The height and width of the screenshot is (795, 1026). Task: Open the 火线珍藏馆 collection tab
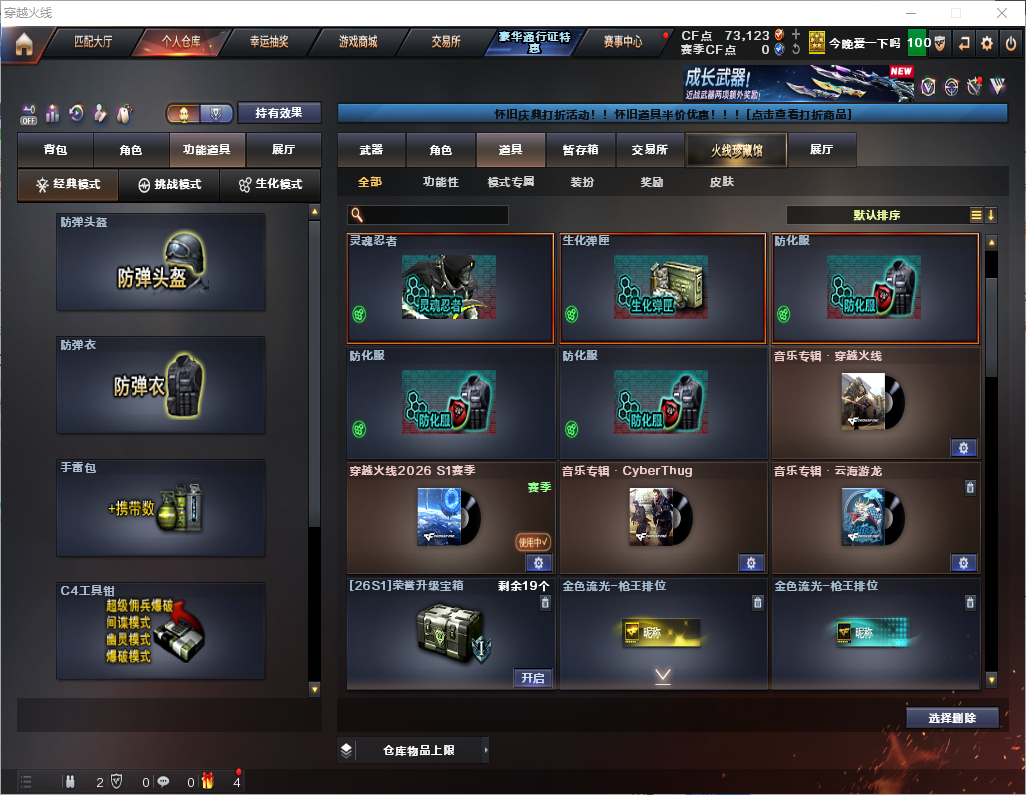(736, 150)
